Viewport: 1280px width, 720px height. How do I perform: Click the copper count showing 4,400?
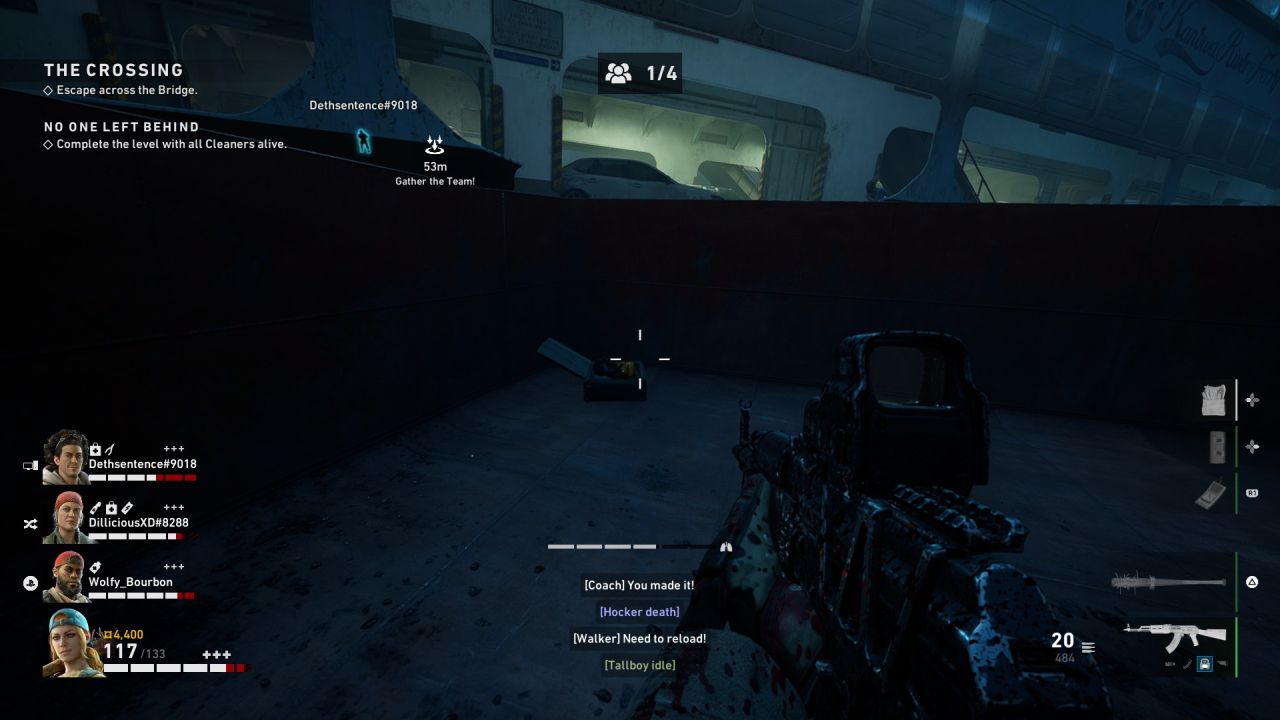tap(122, 632)
